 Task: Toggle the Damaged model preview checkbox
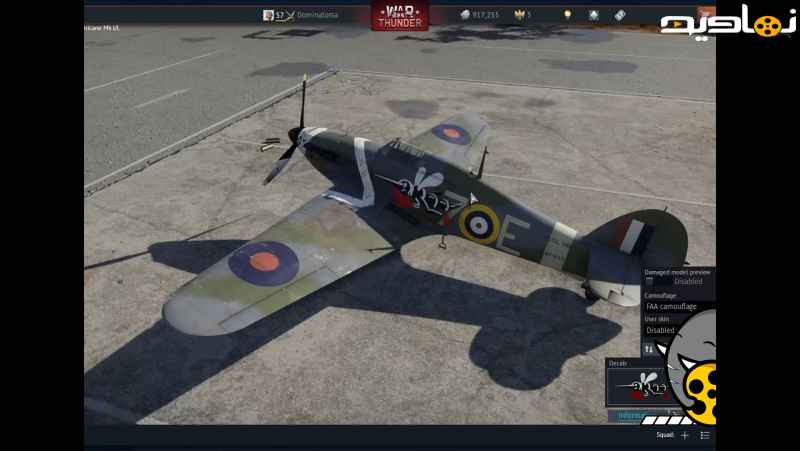(650, 282)
